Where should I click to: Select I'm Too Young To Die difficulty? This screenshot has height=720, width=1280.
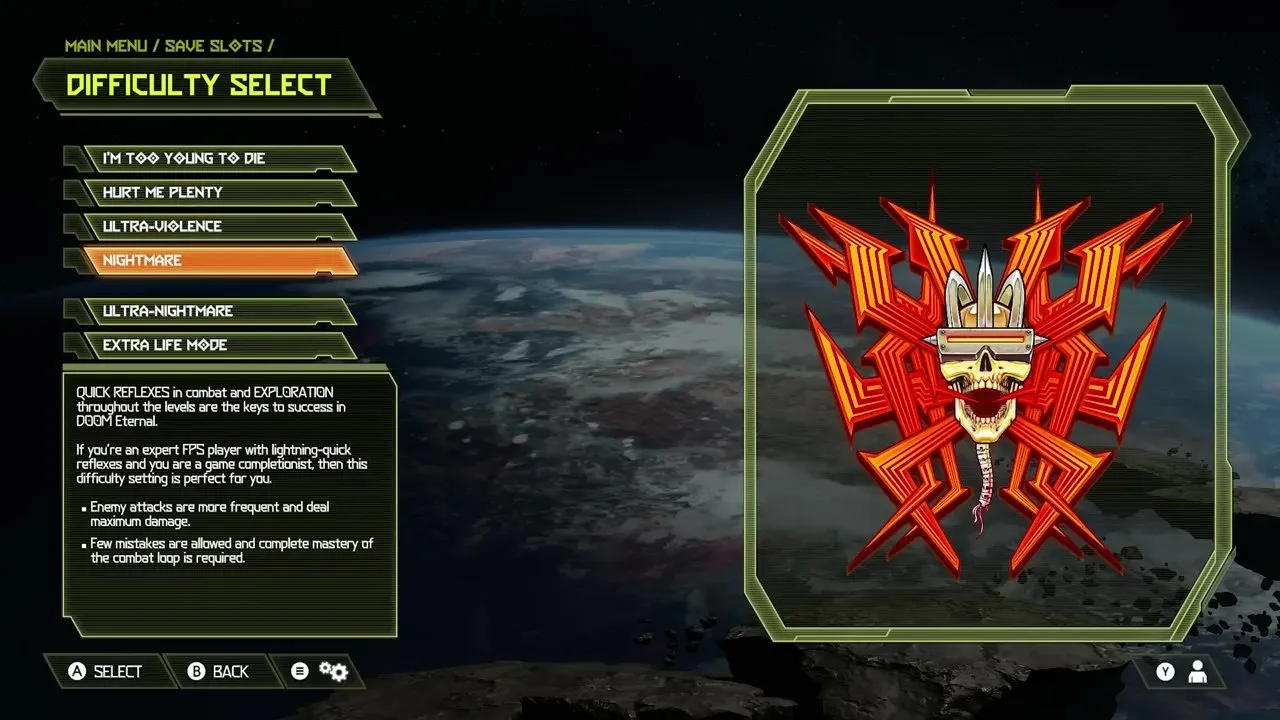pos(212,158)
